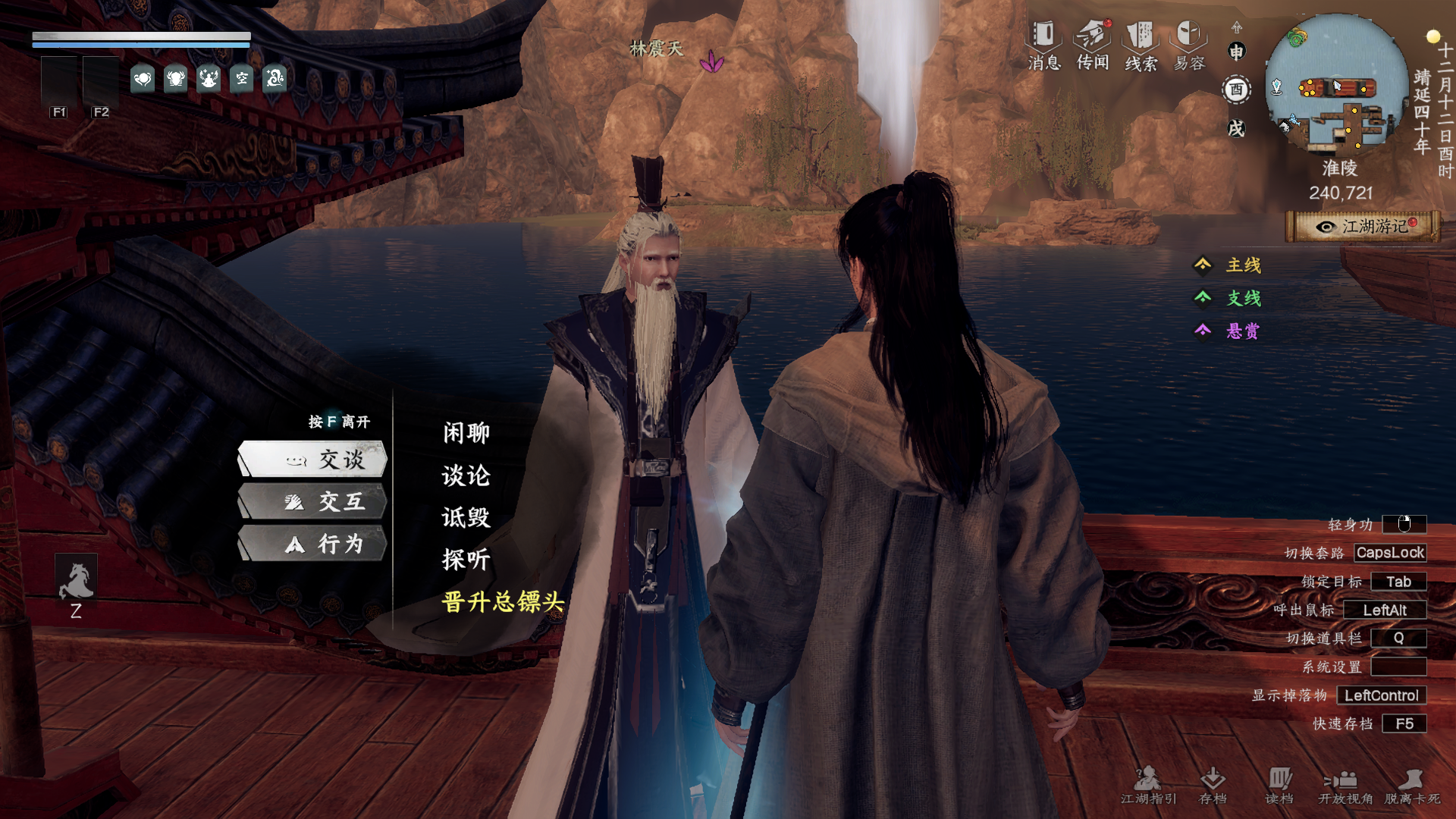Select the 交谈 talk button
Viewport: 1456px width, 819px height.
pyautogui.click(x=313, y=460)
